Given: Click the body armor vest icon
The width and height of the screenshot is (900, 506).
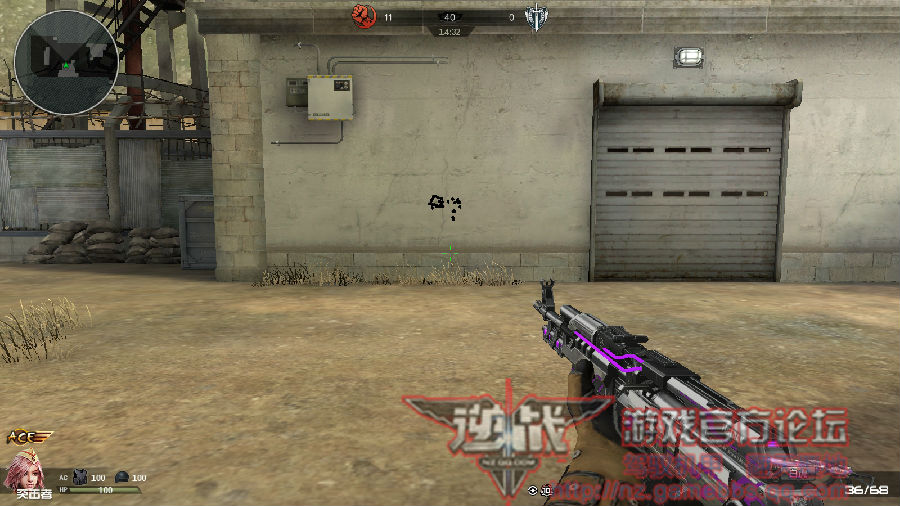Looking at the screenshot, I should point(81,478).
